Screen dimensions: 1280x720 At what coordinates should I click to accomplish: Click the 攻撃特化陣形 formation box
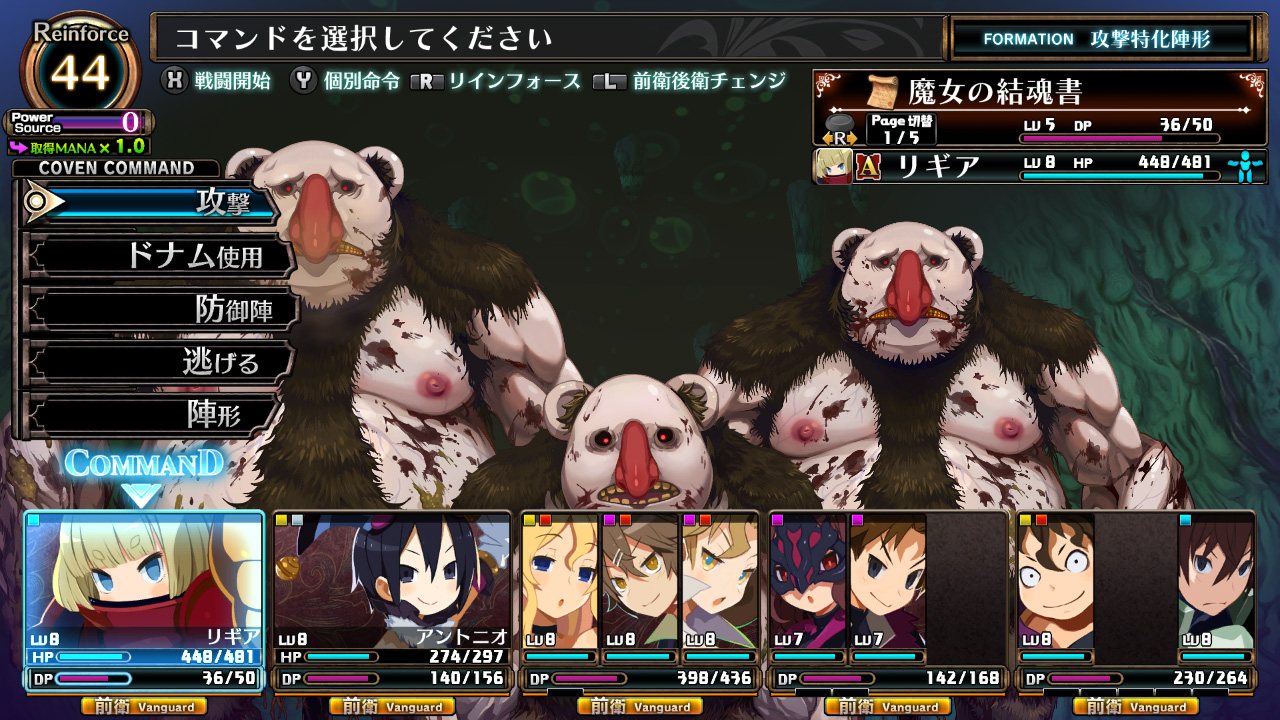[x=1100, y=39]
